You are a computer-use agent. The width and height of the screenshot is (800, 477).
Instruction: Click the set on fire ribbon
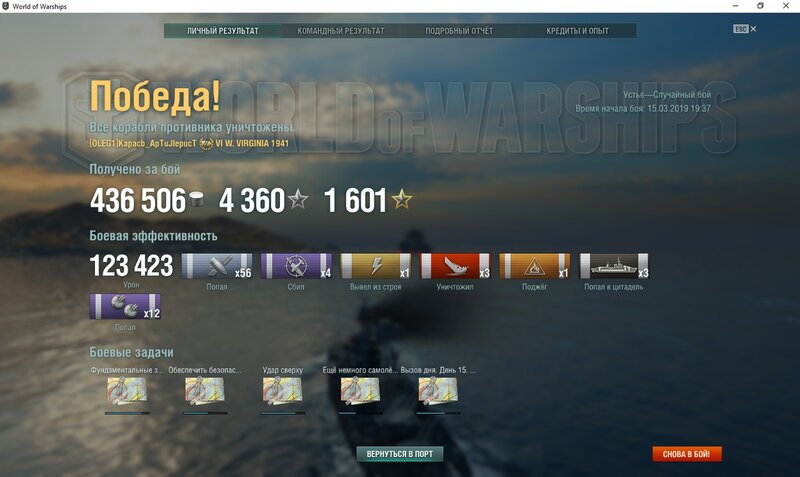[x=534, y=266]
